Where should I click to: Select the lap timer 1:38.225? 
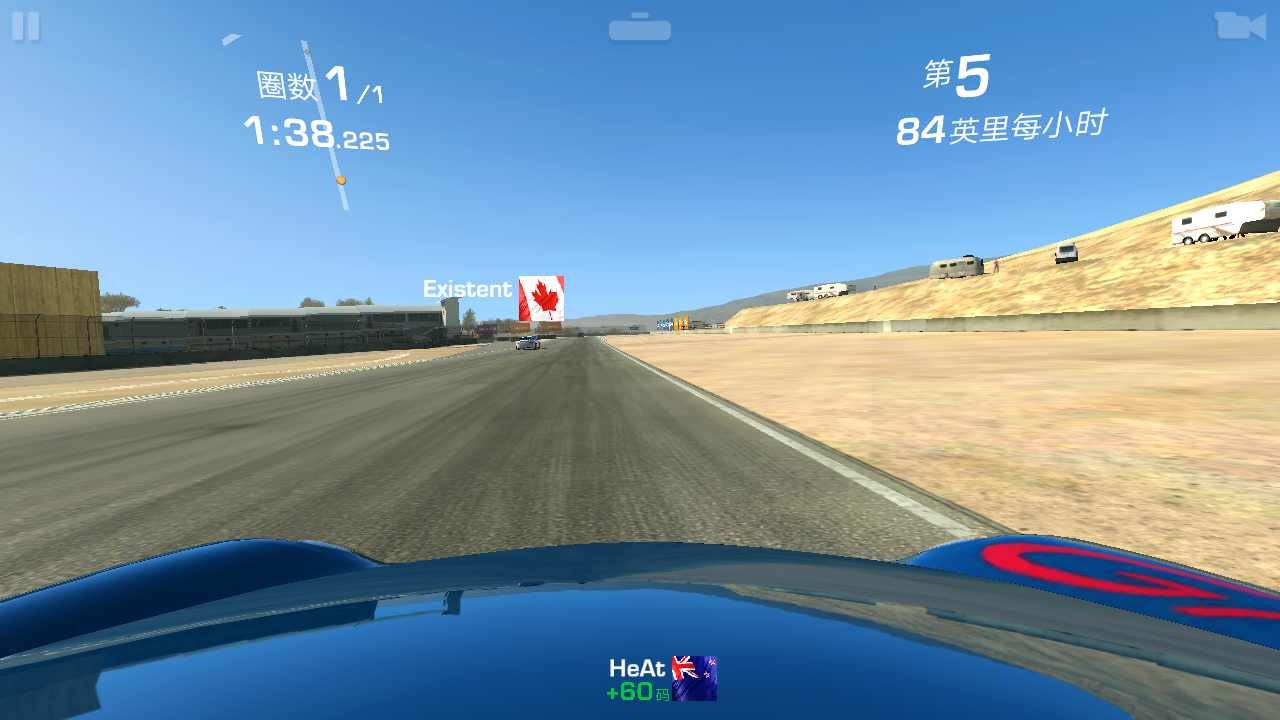[x=317, y=135]
